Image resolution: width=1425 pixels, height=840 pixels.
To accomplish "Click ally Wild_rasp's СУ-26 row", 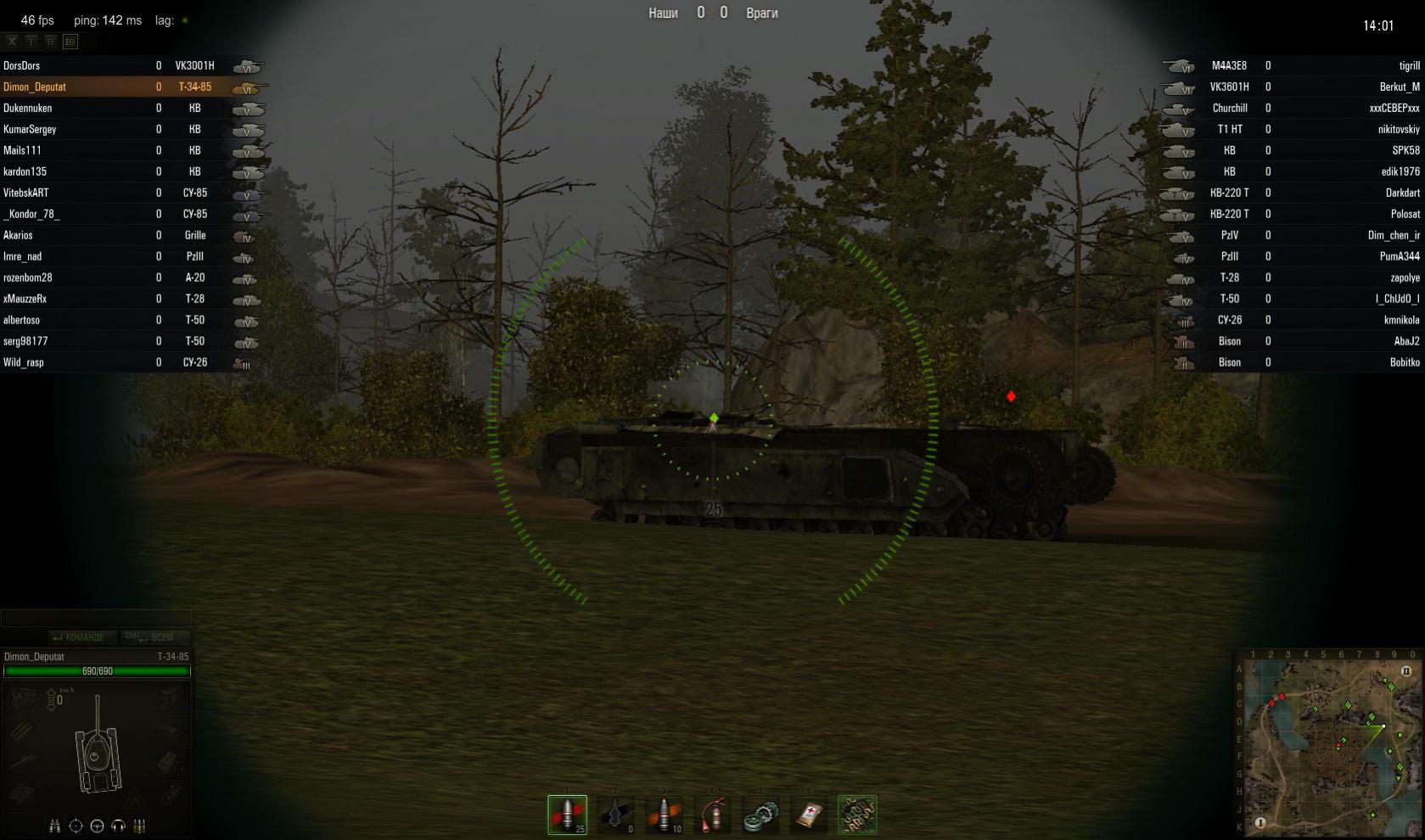I will (x=127, y=362).
